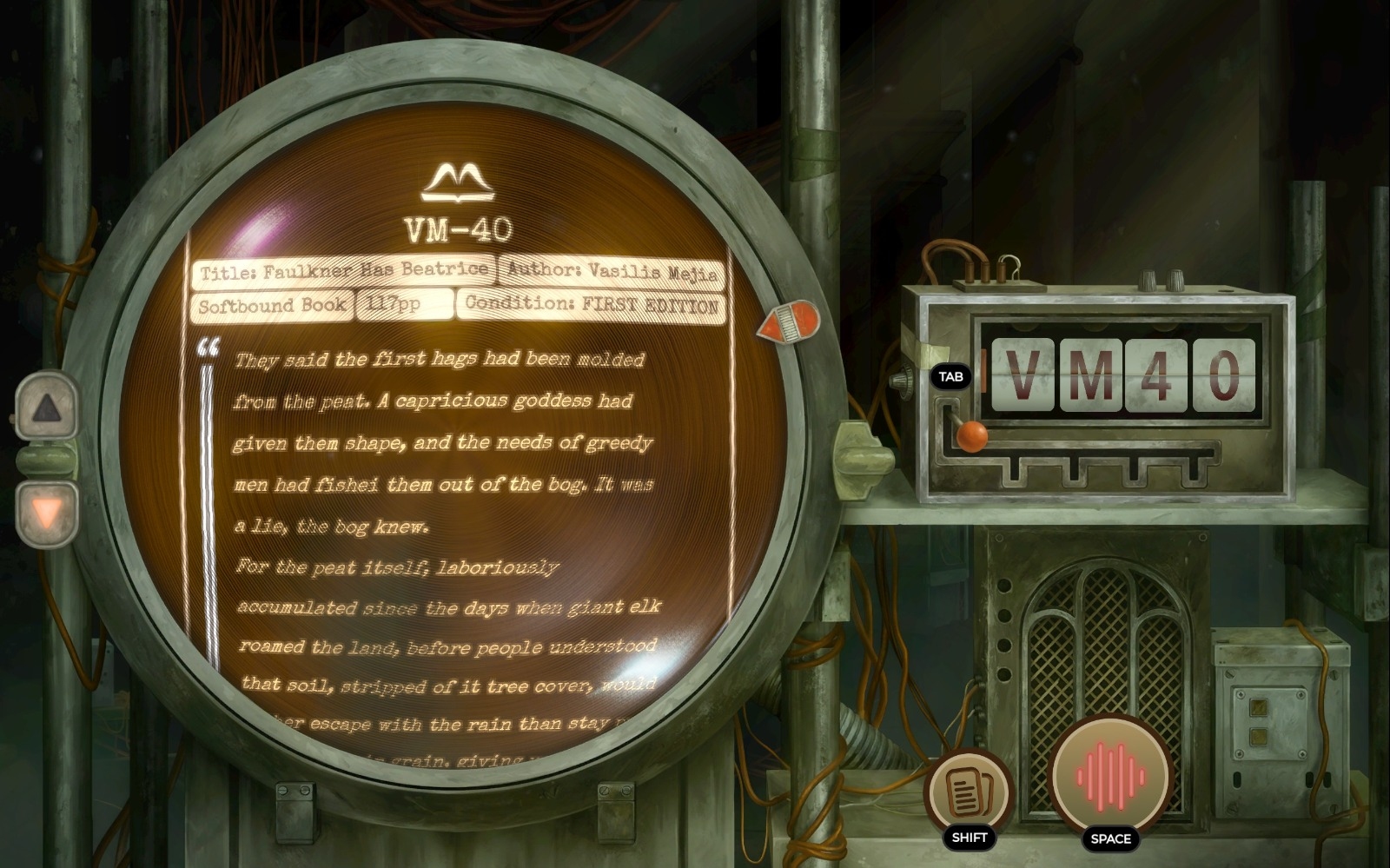Change the digit 0 dial tile
This screenshot has width=1390, height=868.
point(1223,375)
